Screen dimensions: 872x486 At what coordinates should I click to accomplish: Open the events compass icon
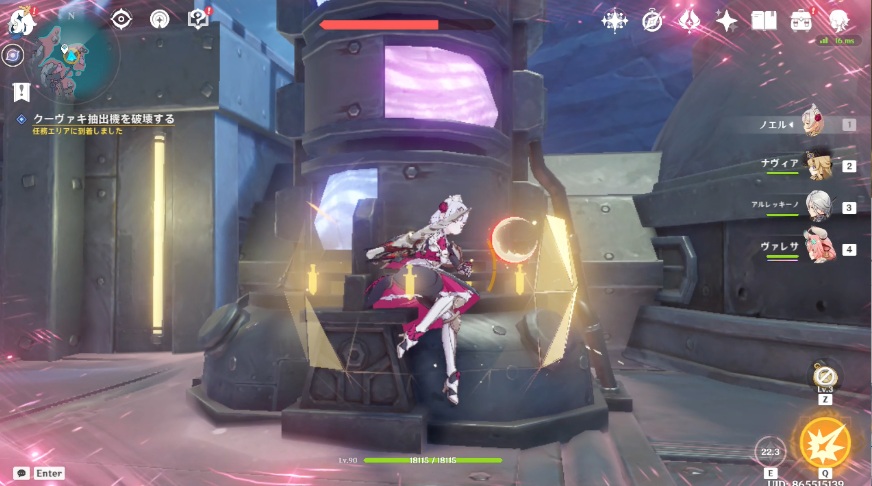[652, 20]
